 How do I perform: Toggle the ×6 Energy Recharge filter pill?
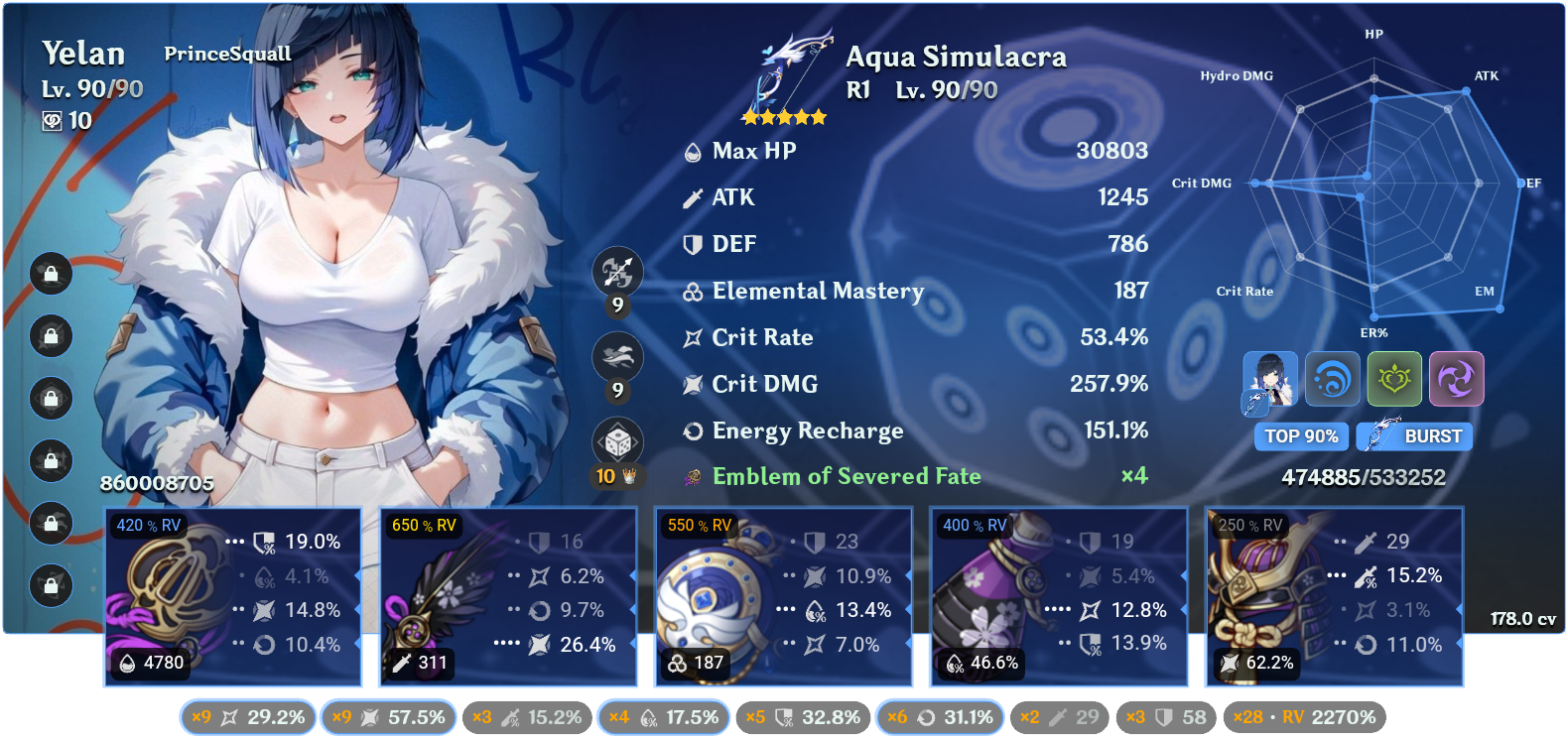pyautogui.click(x=940, y=716)
